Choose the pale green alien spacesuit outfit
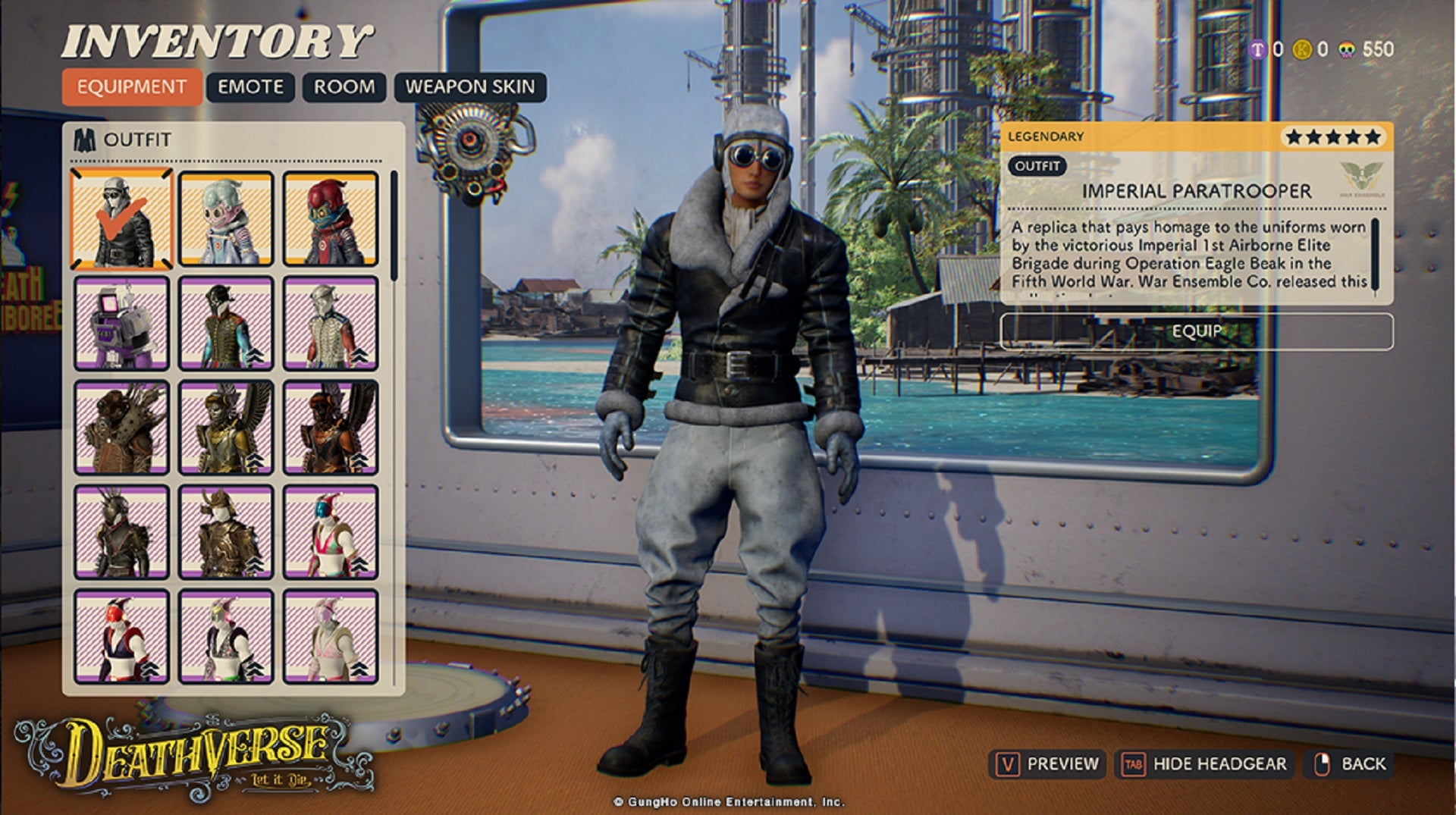 coord(226,219)
